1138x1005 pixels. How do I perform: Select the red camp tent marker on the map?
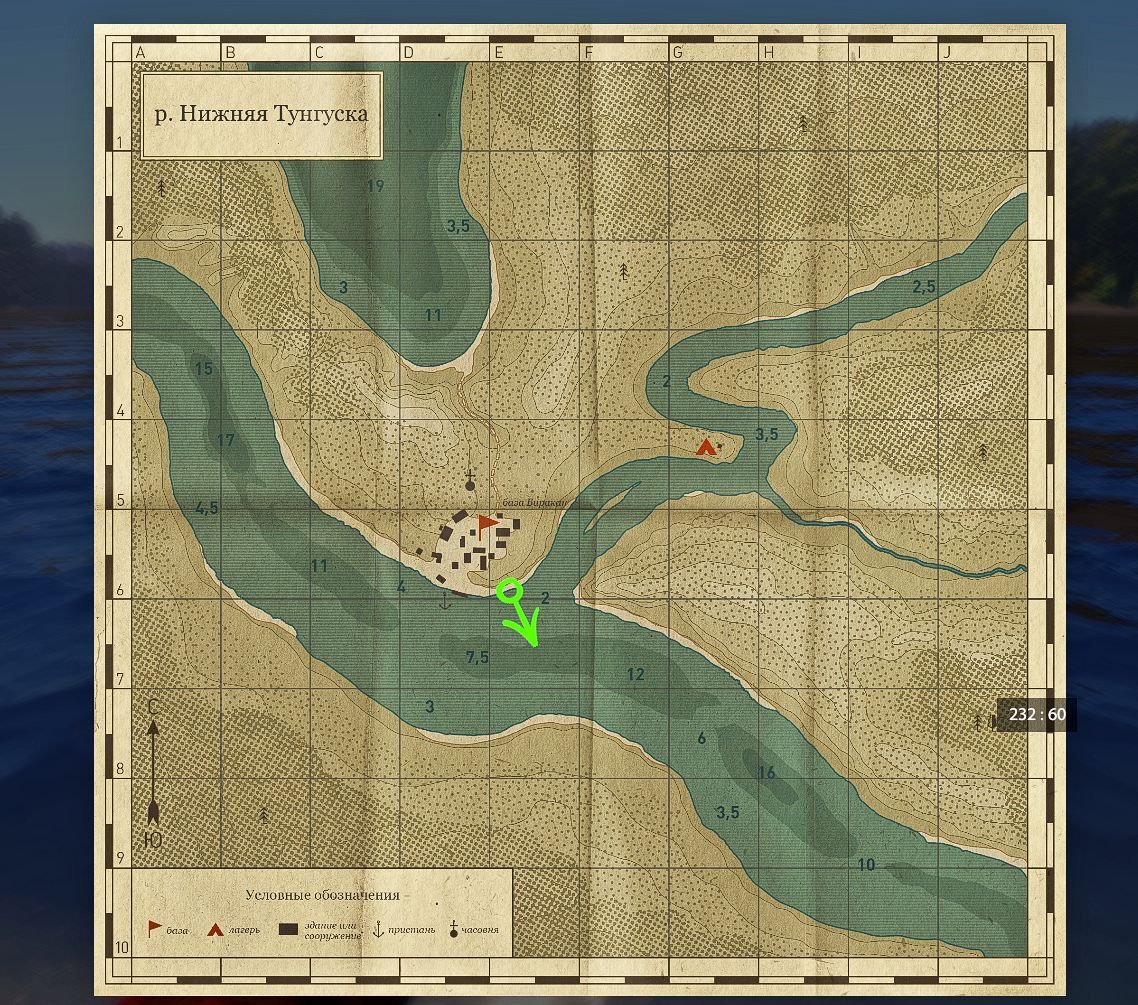point(707,447)
